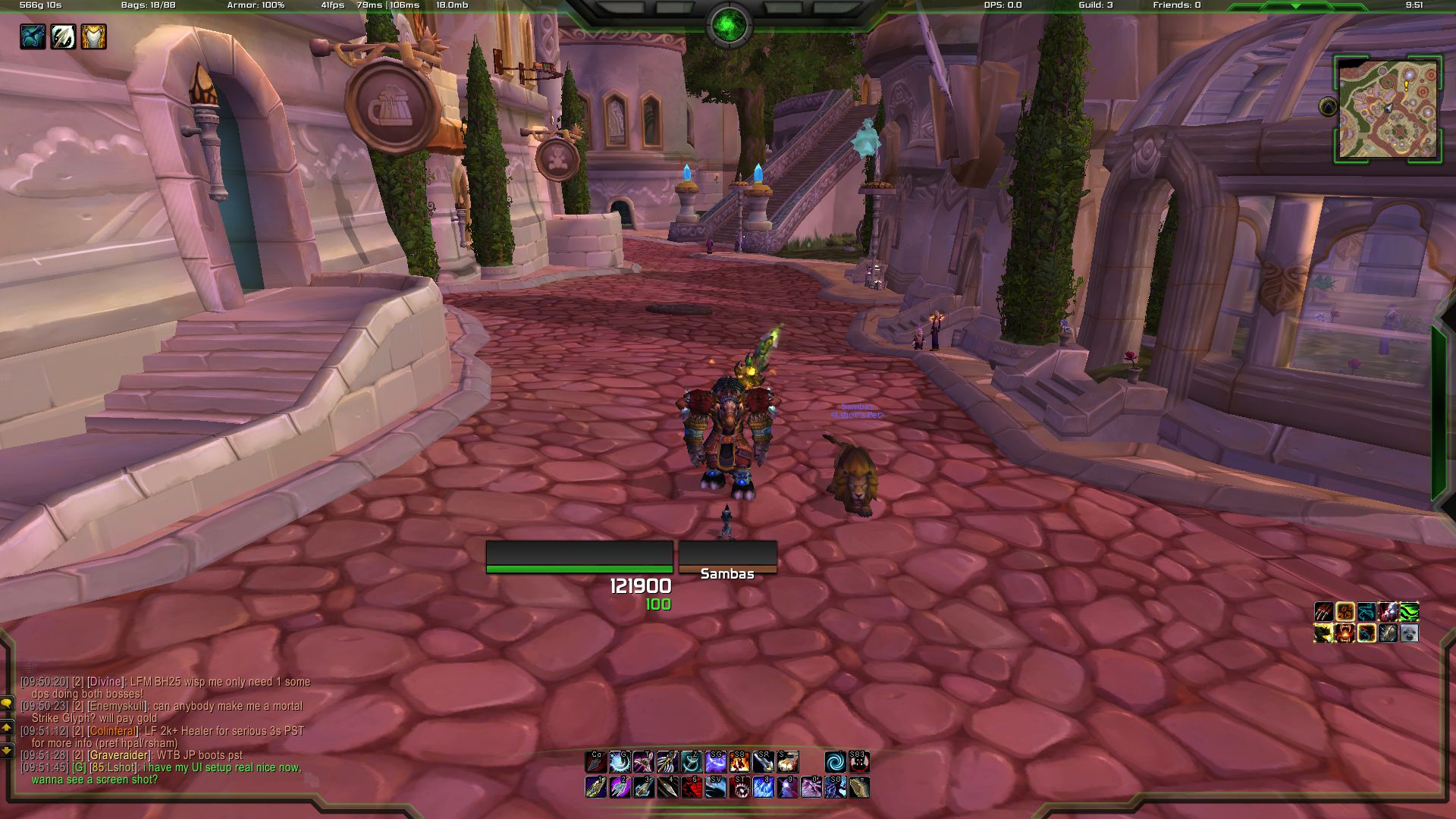Open the minimap in the top-right corner
Image resolution: width=1456 pixels, height=819 pixels.
[1387, 110]
